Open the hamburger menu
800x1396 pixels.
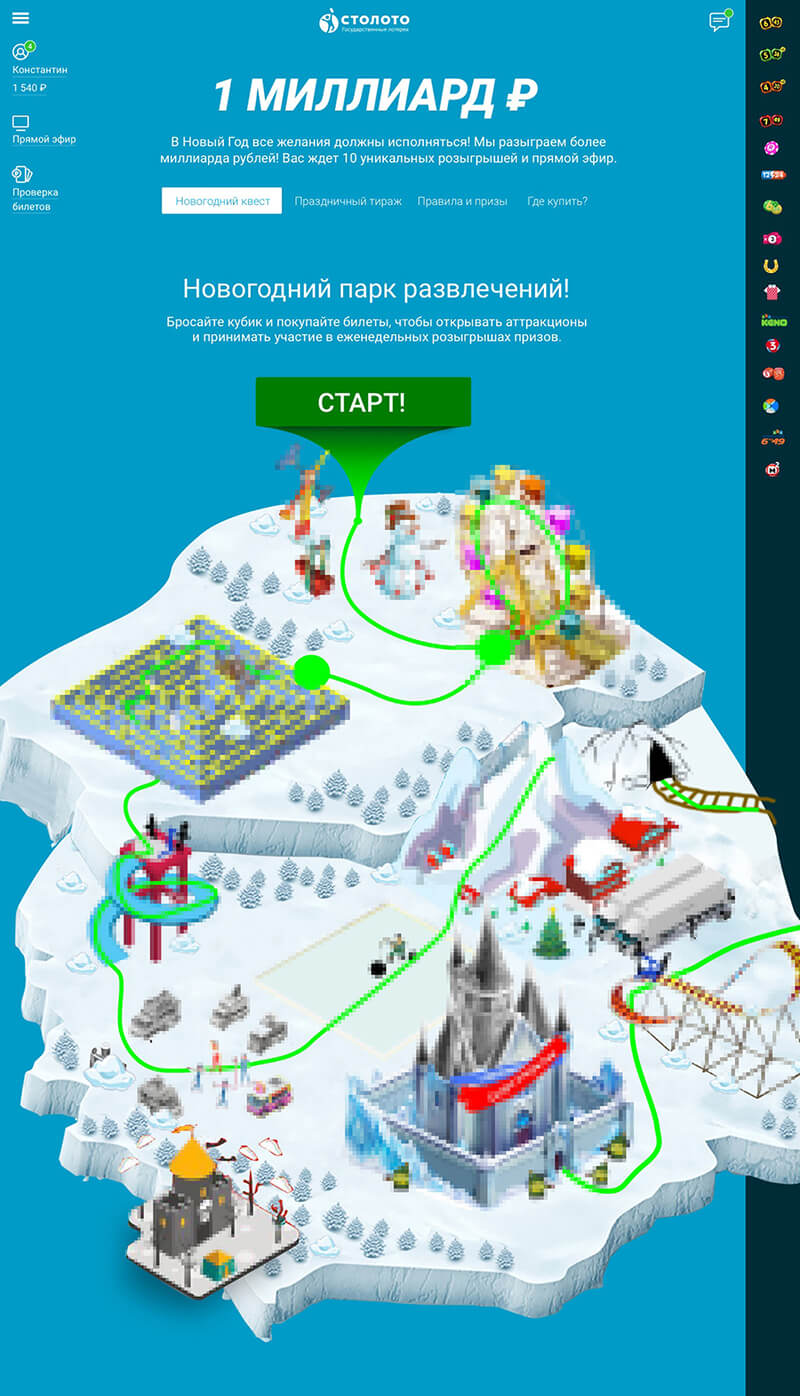click(20, 18)
